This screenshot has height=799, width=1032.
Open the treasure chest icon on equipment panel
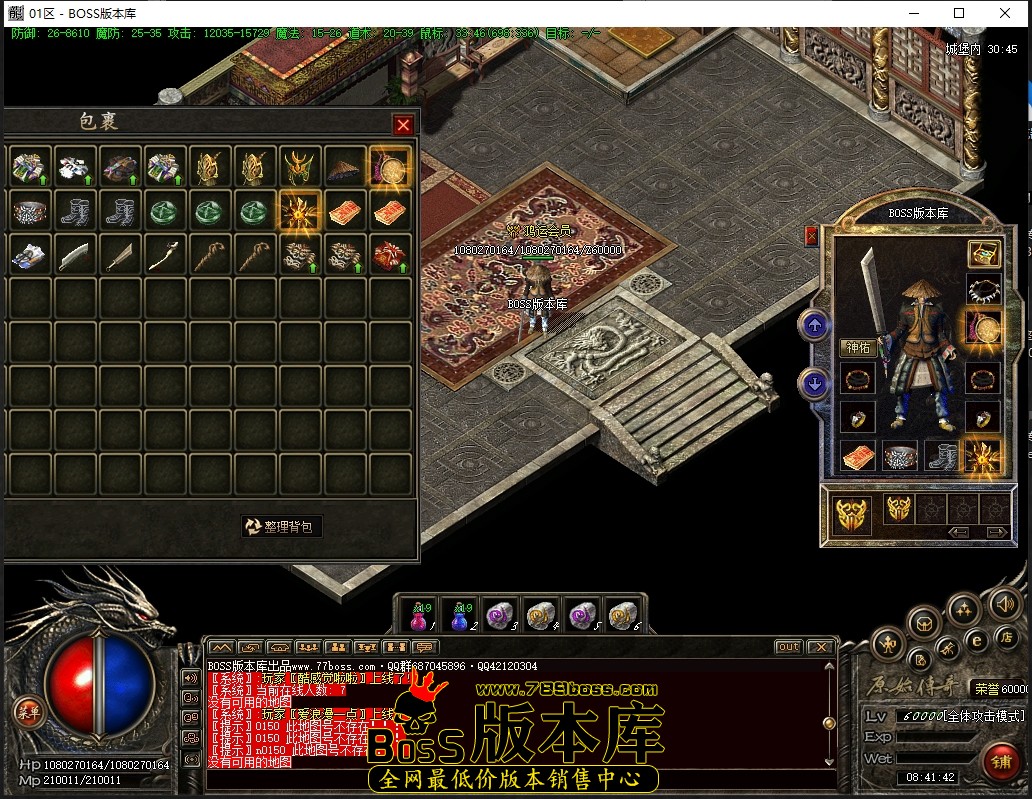[984, 254]
